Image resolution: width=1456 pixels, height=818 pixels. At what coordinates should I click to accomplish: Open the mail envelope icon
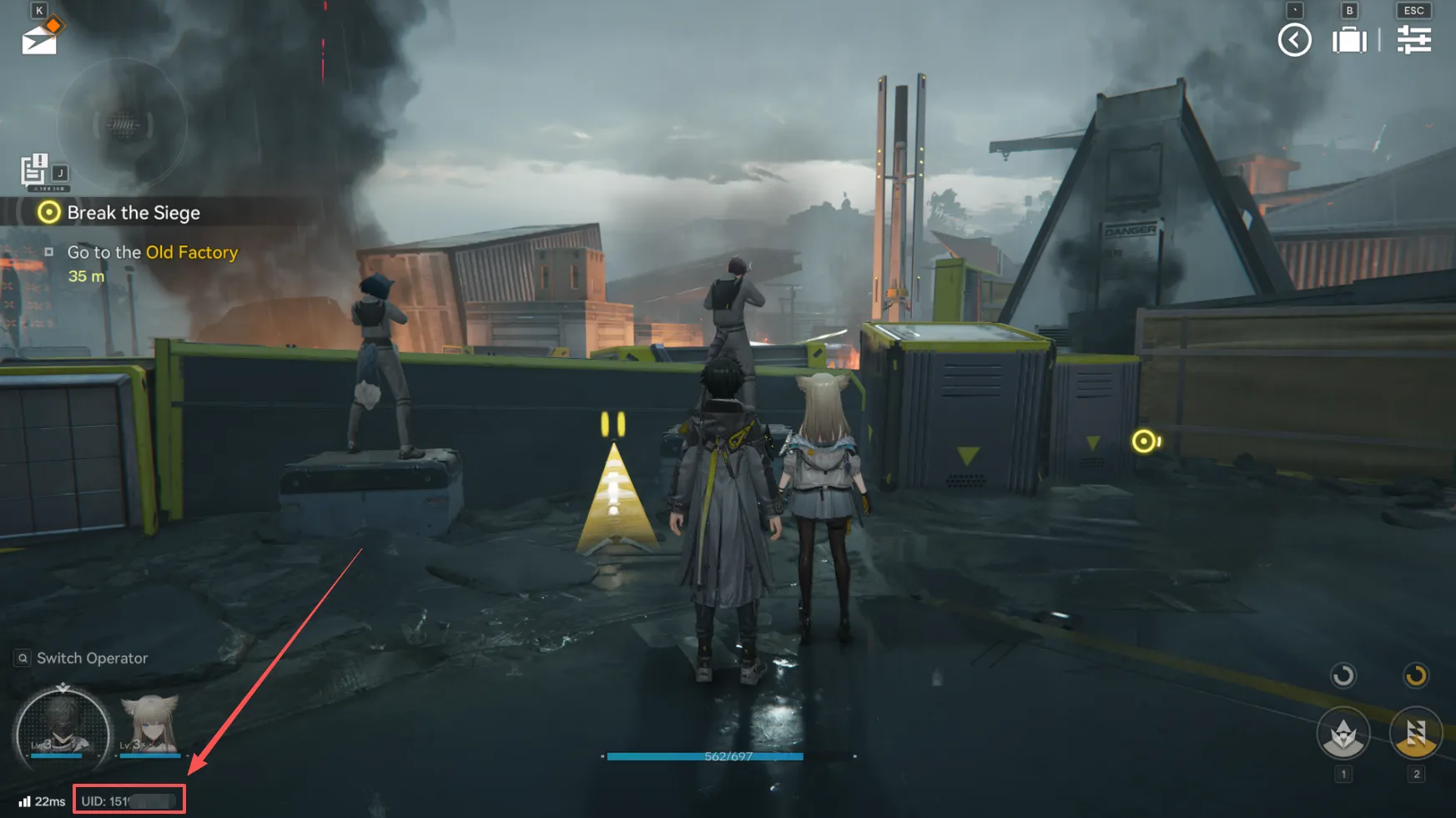click(x=40, y=37)
